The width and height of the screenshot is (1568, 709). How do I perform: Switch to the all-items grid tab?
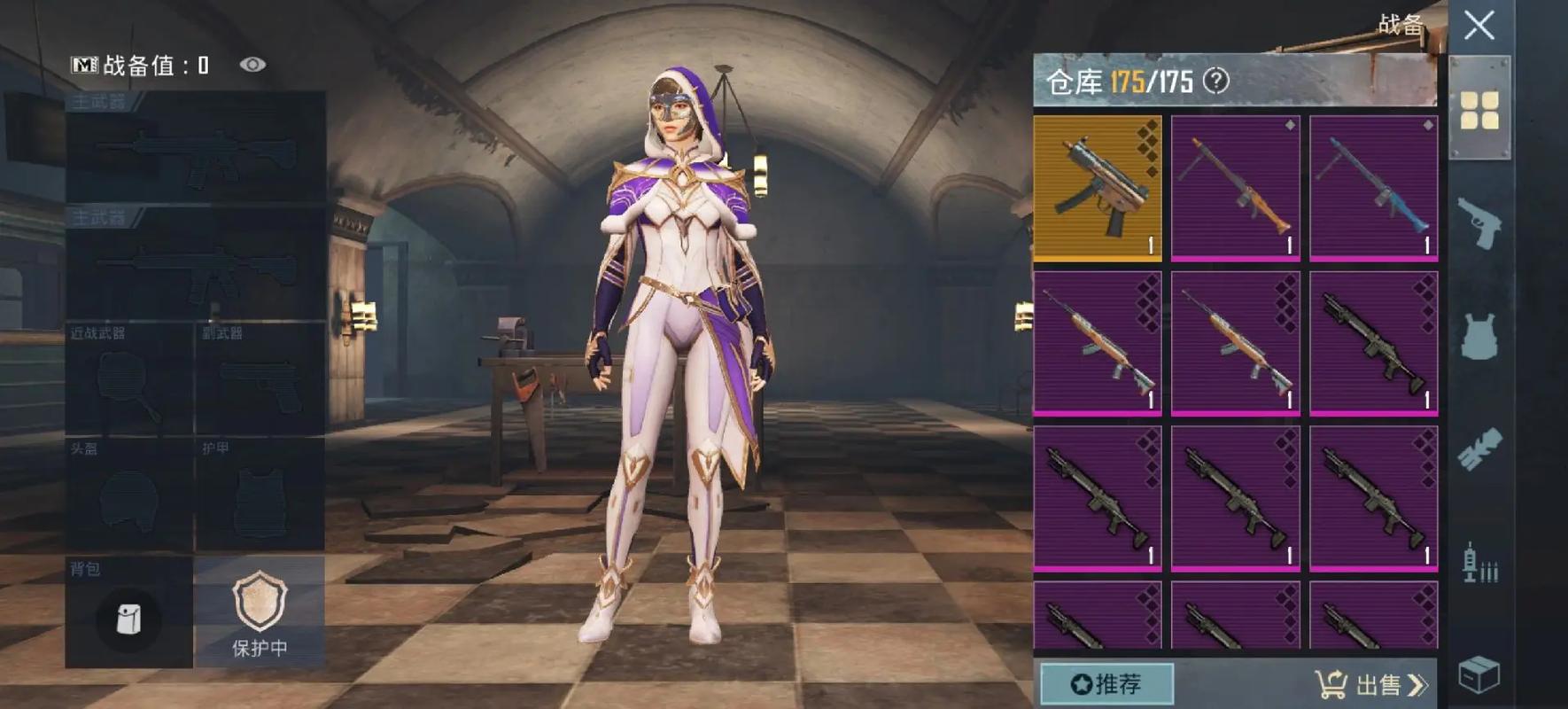(1479, 111)
